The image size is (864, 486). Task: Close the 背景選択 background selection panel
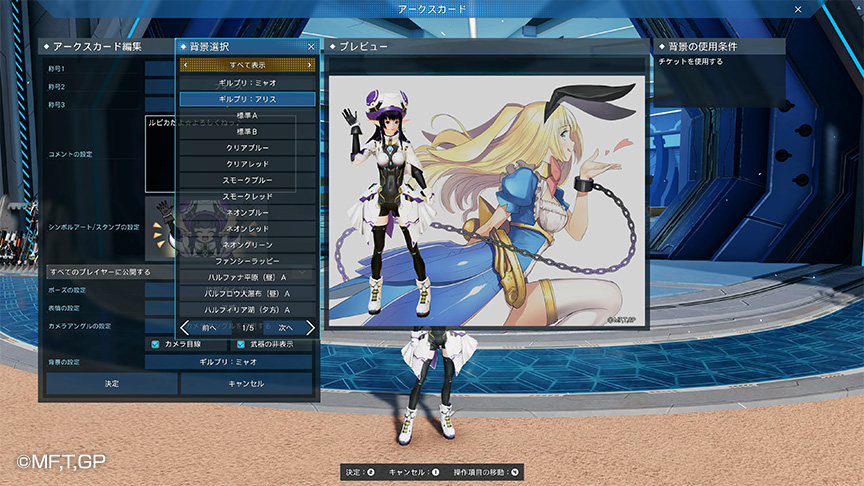pyautogui.click(x=311, y=47)
